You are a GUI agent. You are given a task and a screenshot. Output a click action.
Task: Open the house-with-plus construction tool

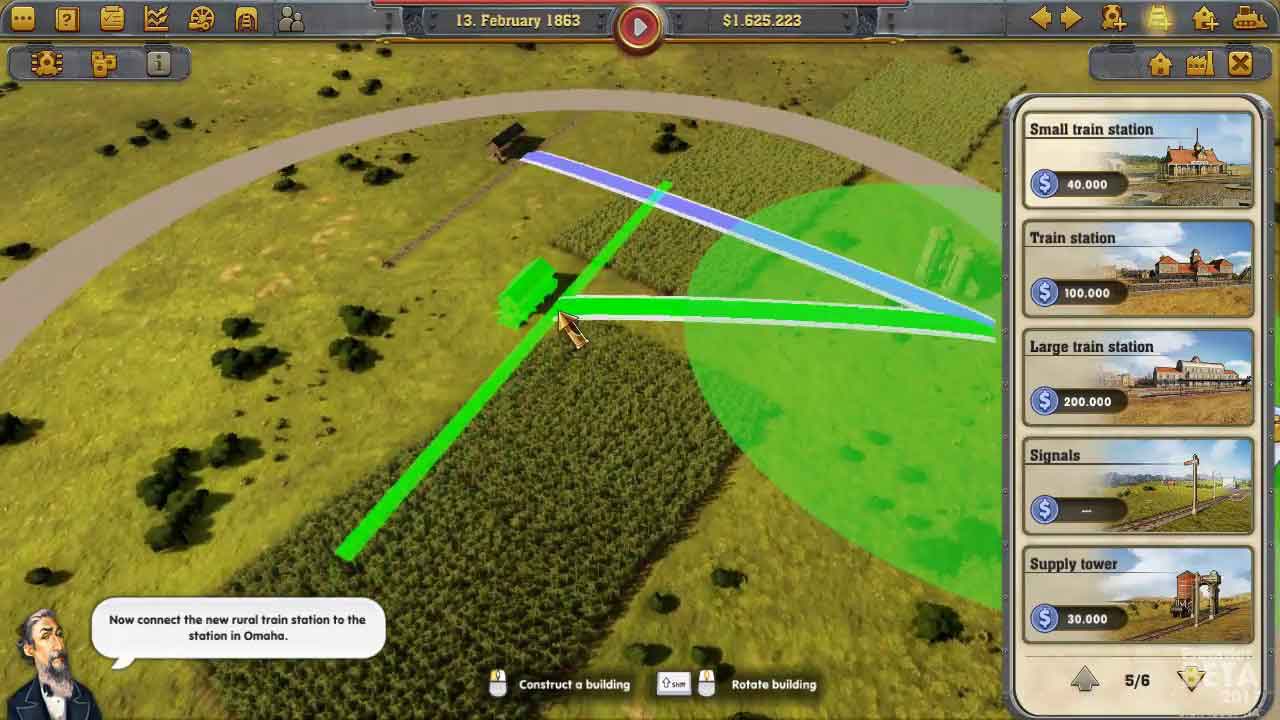(1205, 18)
